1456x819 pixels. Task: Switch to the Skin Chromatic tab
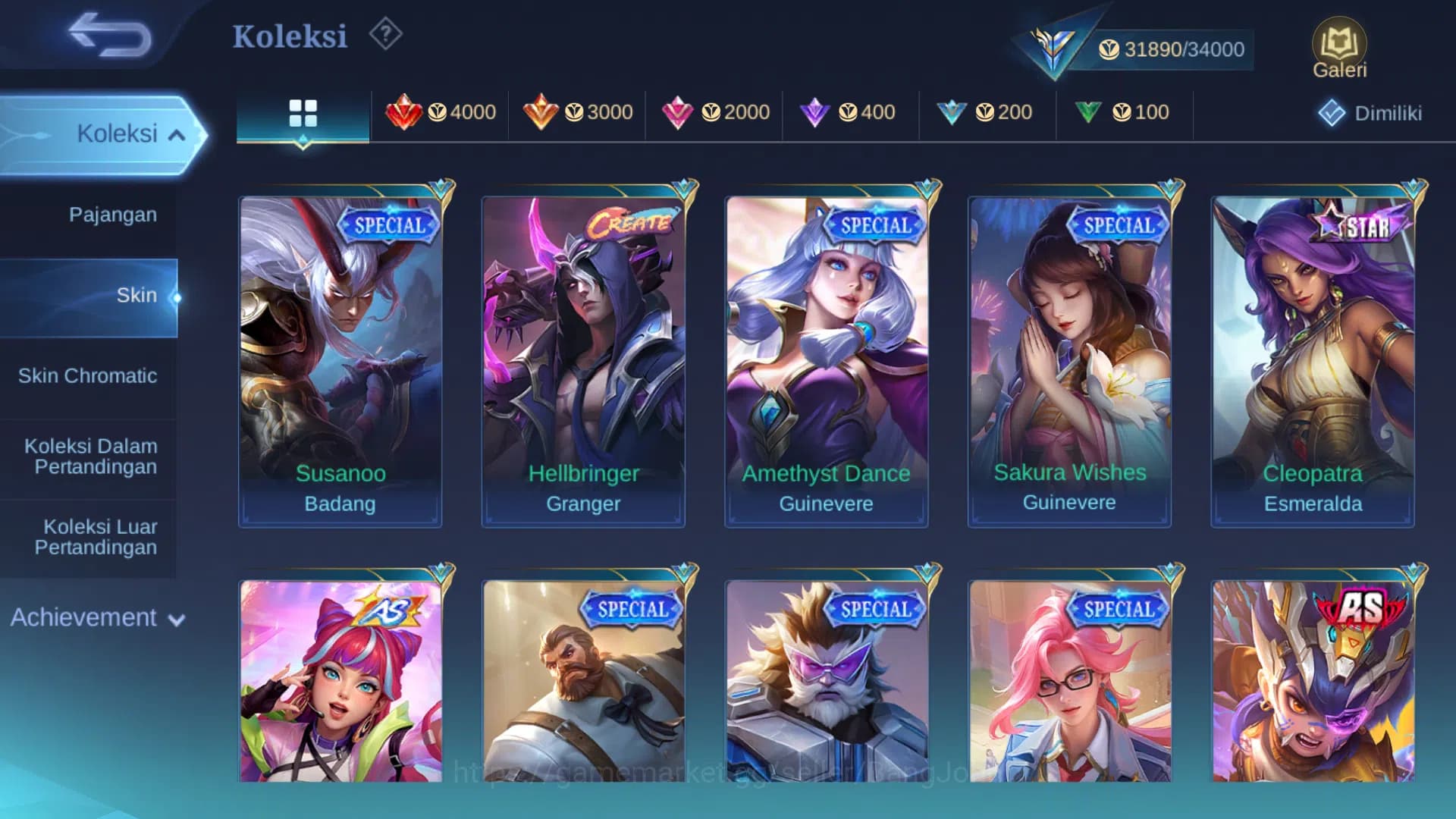coord(89,375)
